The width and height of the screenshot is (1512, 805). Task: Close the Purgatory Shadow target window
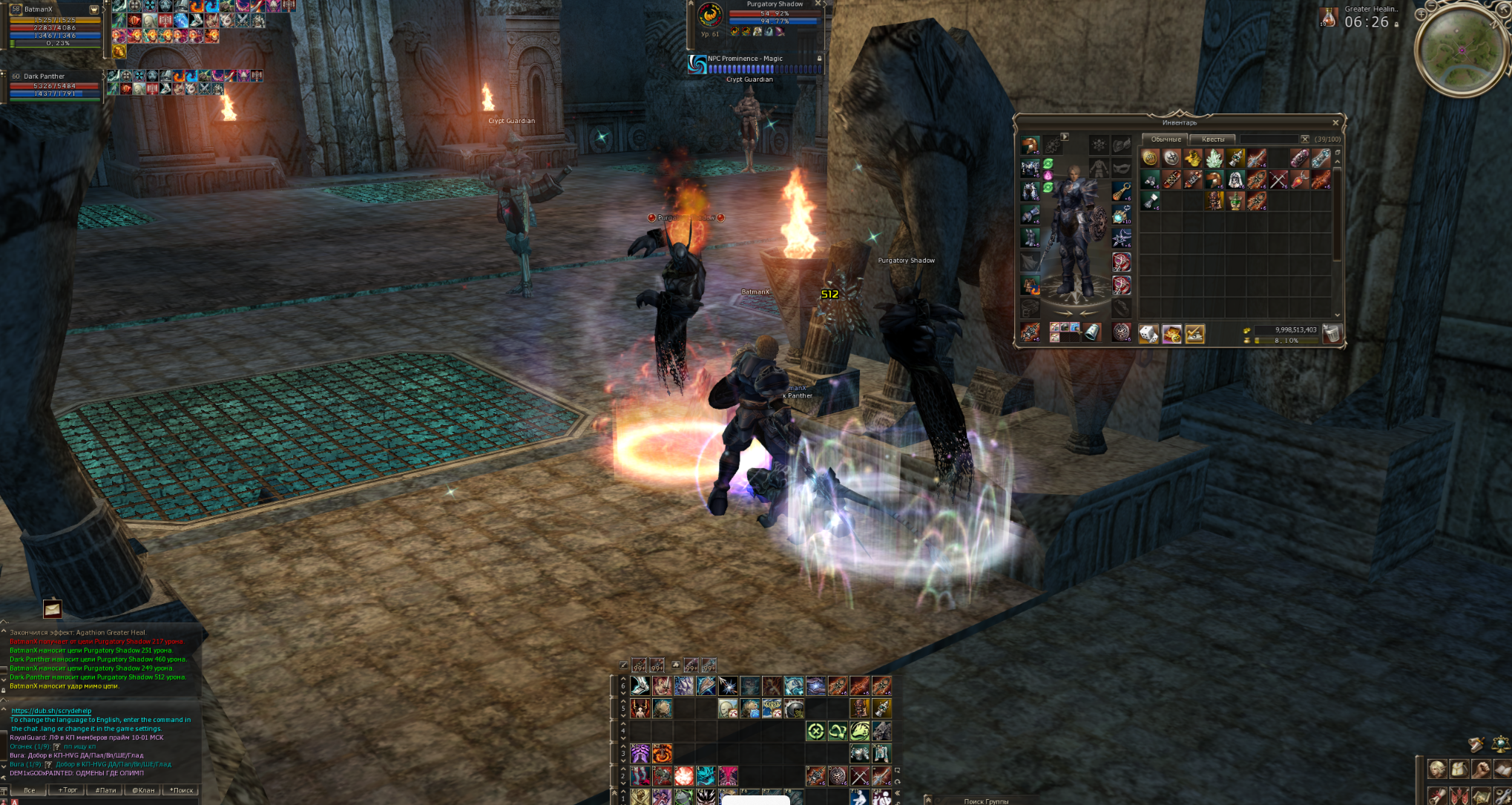pyautogui.click(x=818, y=4)
